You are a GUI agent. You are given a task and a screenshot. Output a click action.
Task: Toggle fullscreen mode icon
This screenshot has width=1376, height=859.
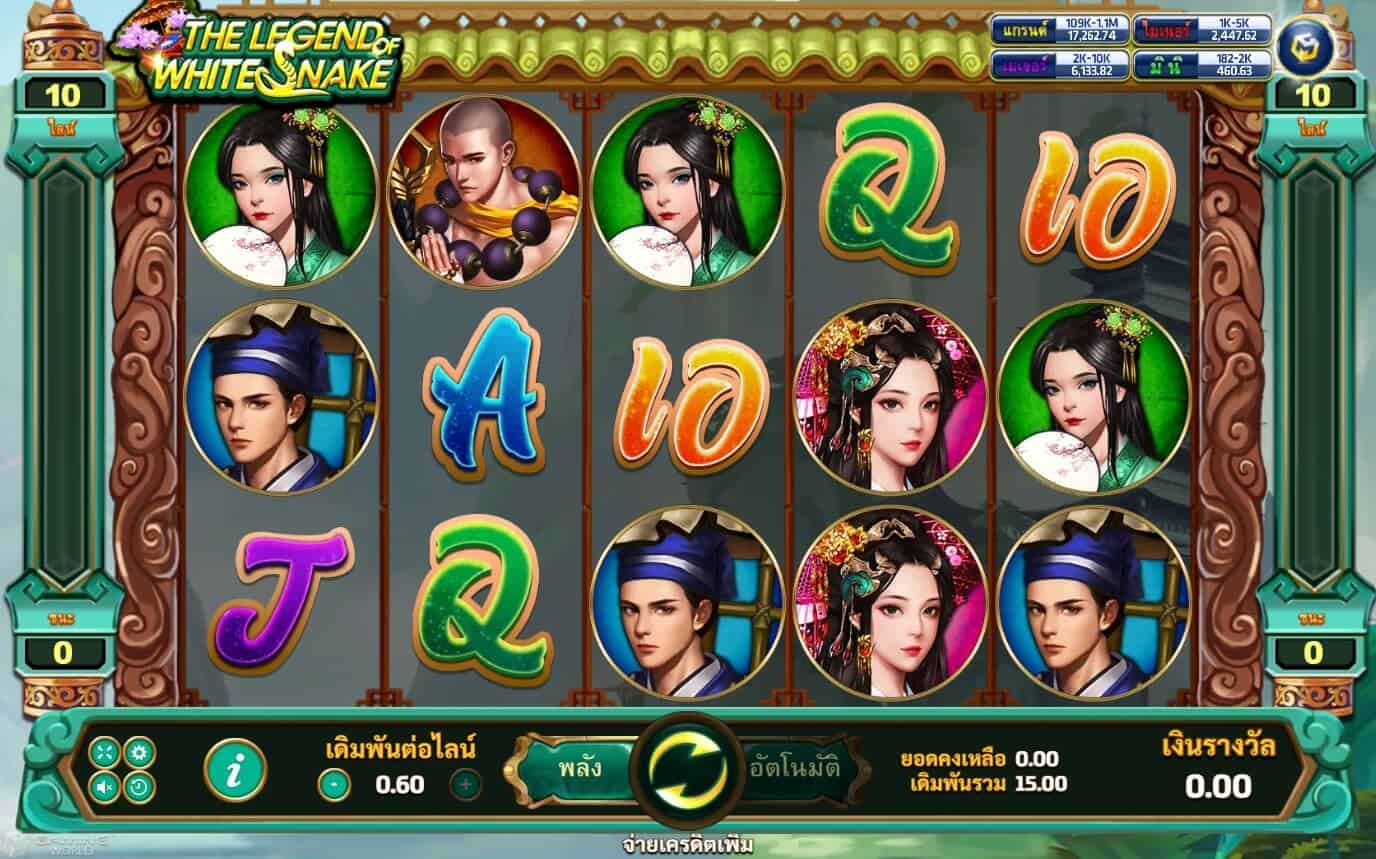pos(104,751)
